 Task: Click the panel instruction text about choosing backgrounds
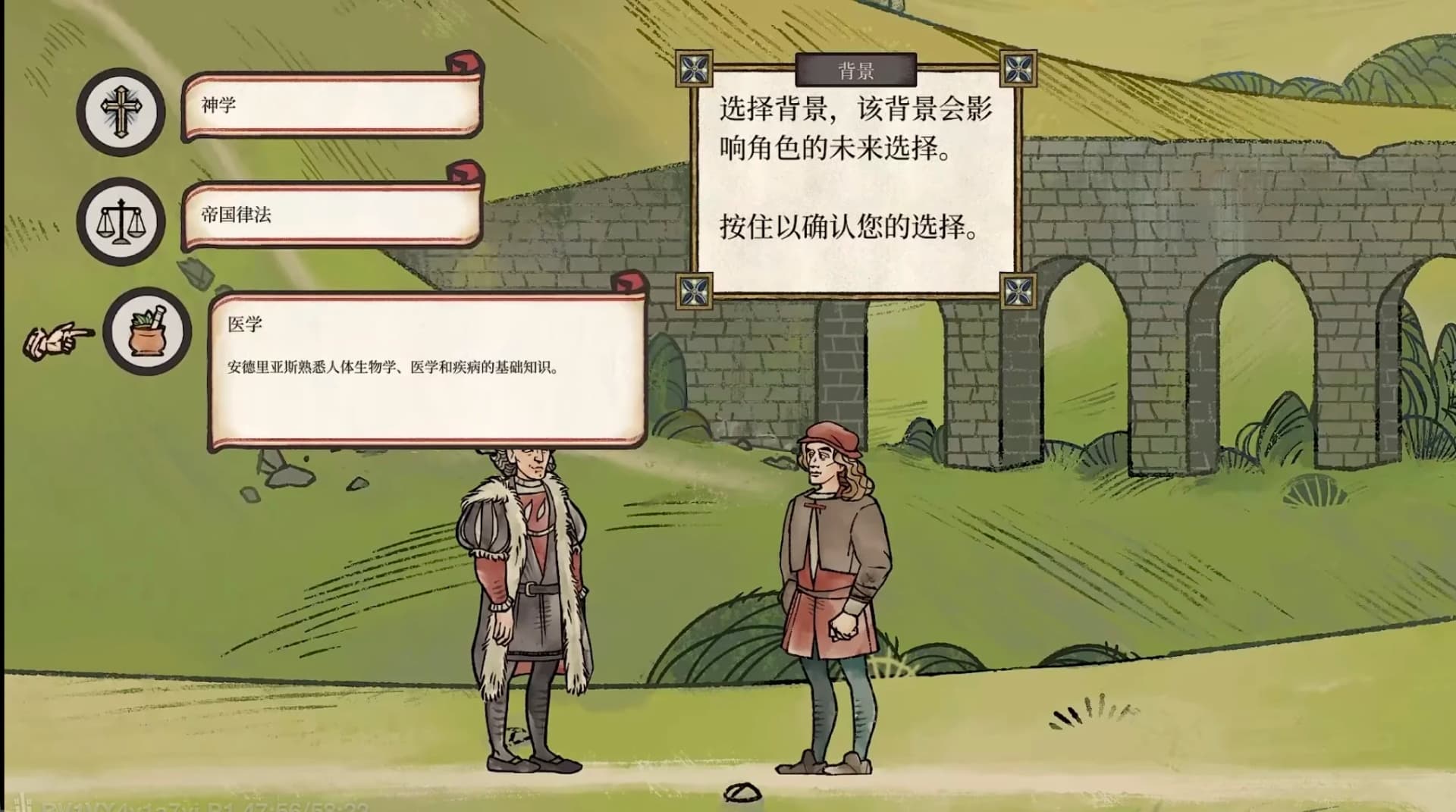[857, 129]
